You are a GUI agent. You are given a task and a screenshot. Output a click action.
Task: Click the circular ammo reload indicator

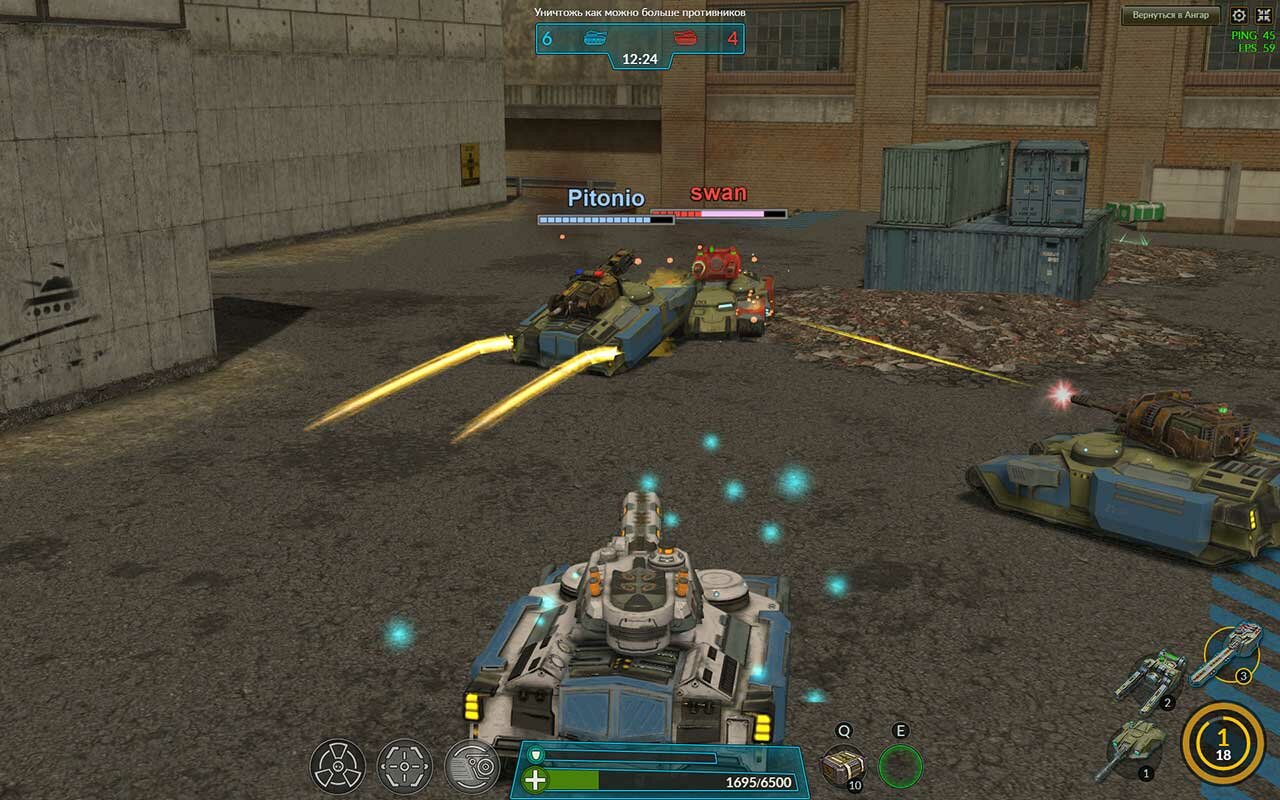click(x=1222, y=743)
